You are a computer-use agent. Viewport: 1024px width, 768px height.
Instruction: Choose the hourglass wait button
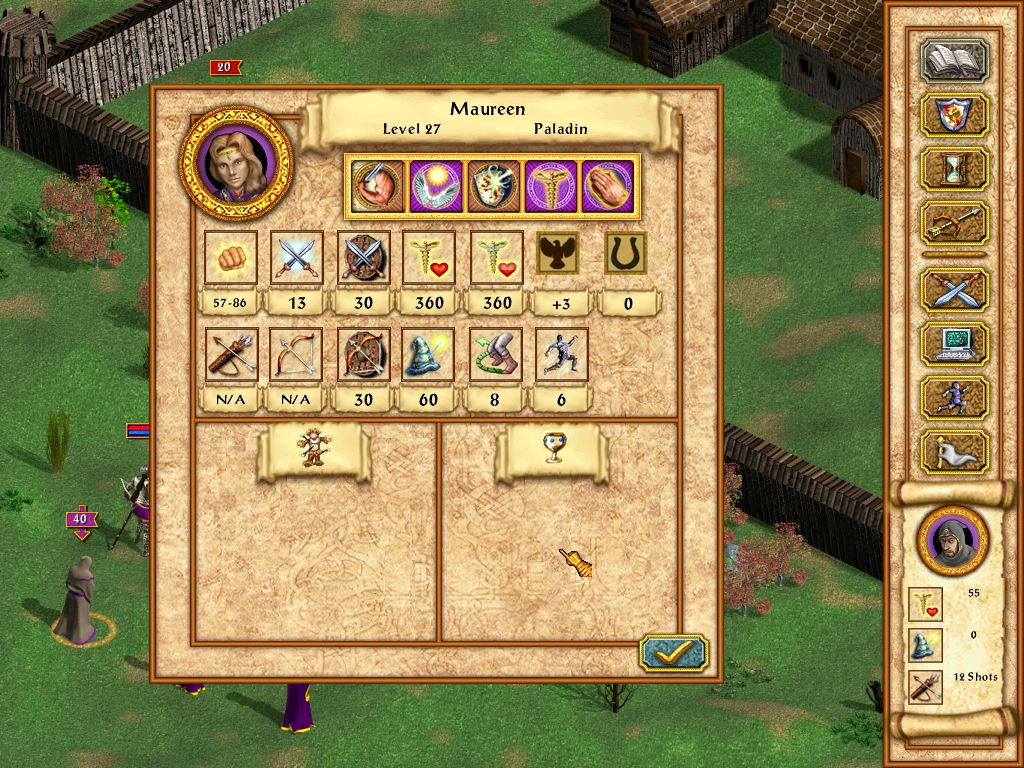[x=954, y=168]
